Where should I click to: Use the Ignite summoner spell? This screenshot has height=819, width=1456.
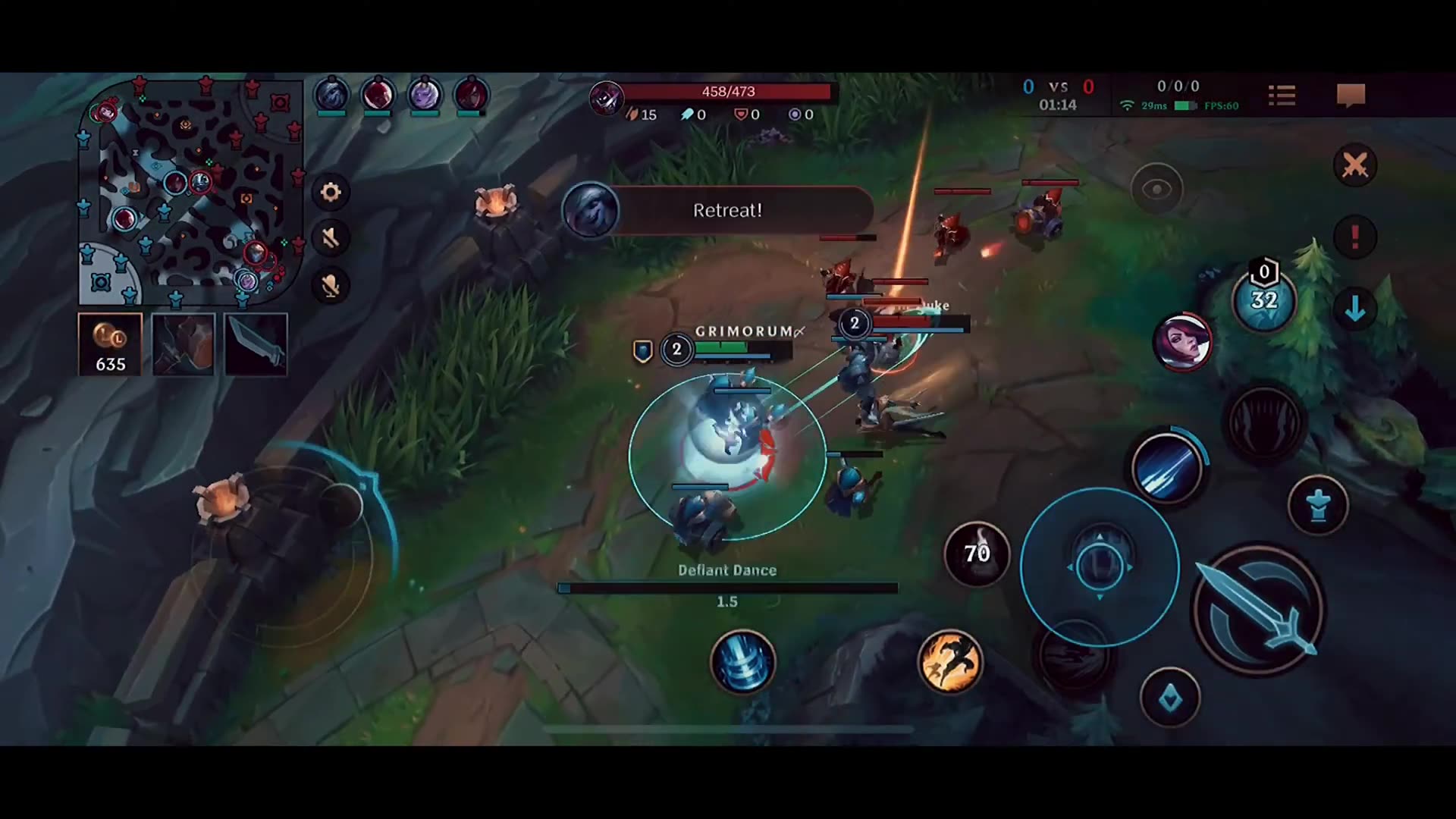click(x=949, y=662)
